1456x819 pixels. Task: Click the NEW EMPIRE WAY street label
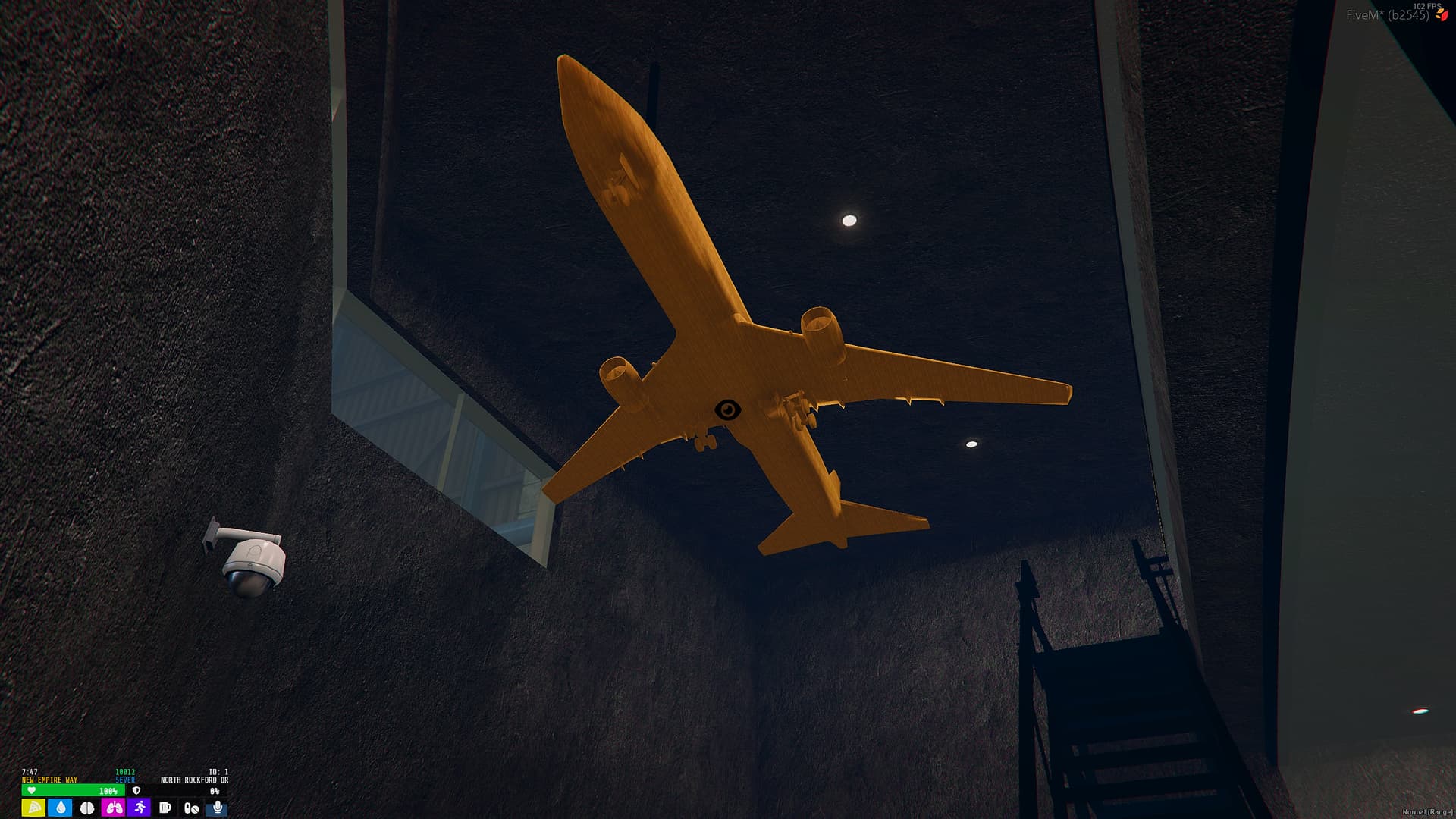point(49,779)
